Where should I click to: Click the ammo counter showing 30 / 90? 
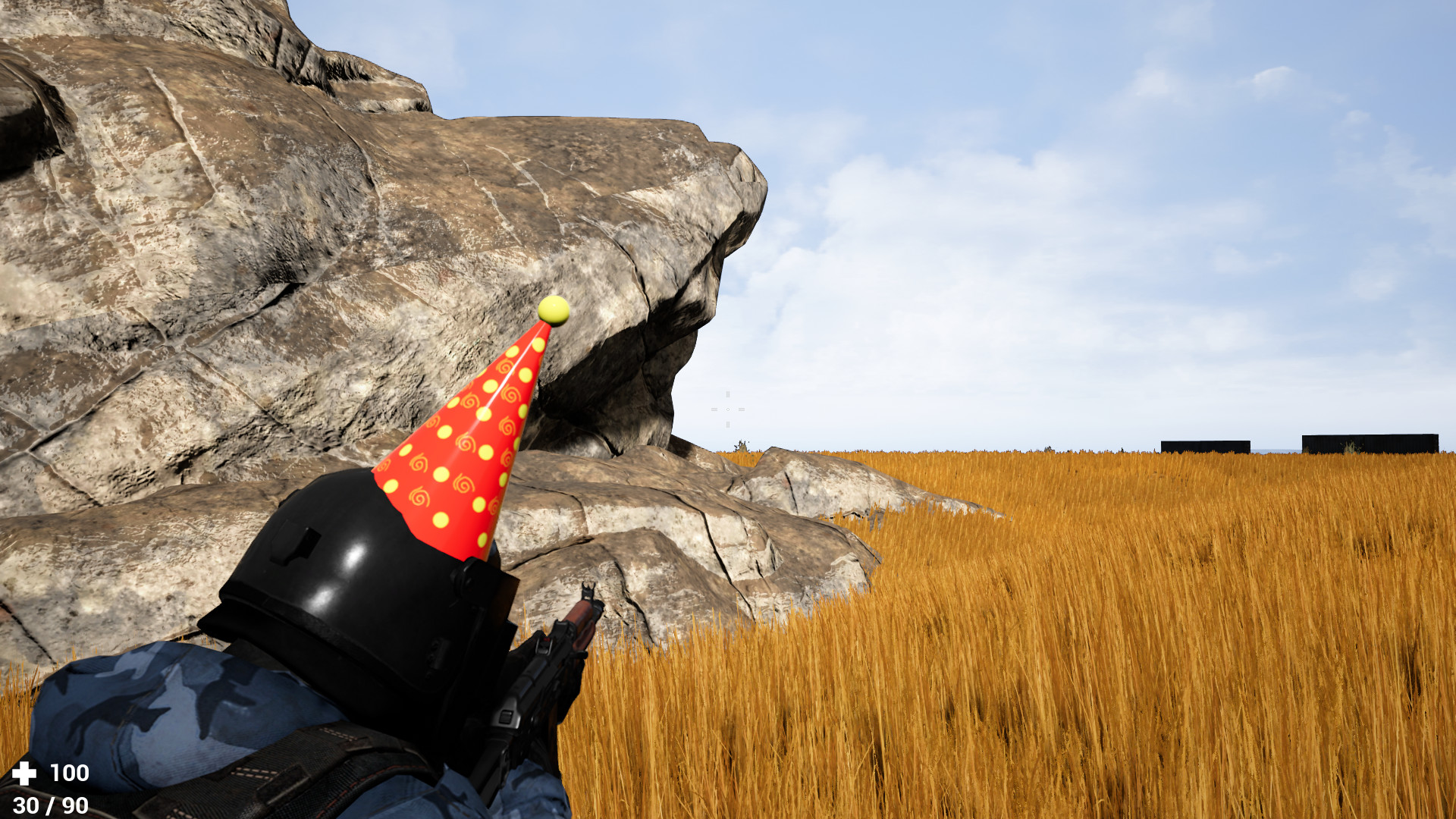click(50, 805)
